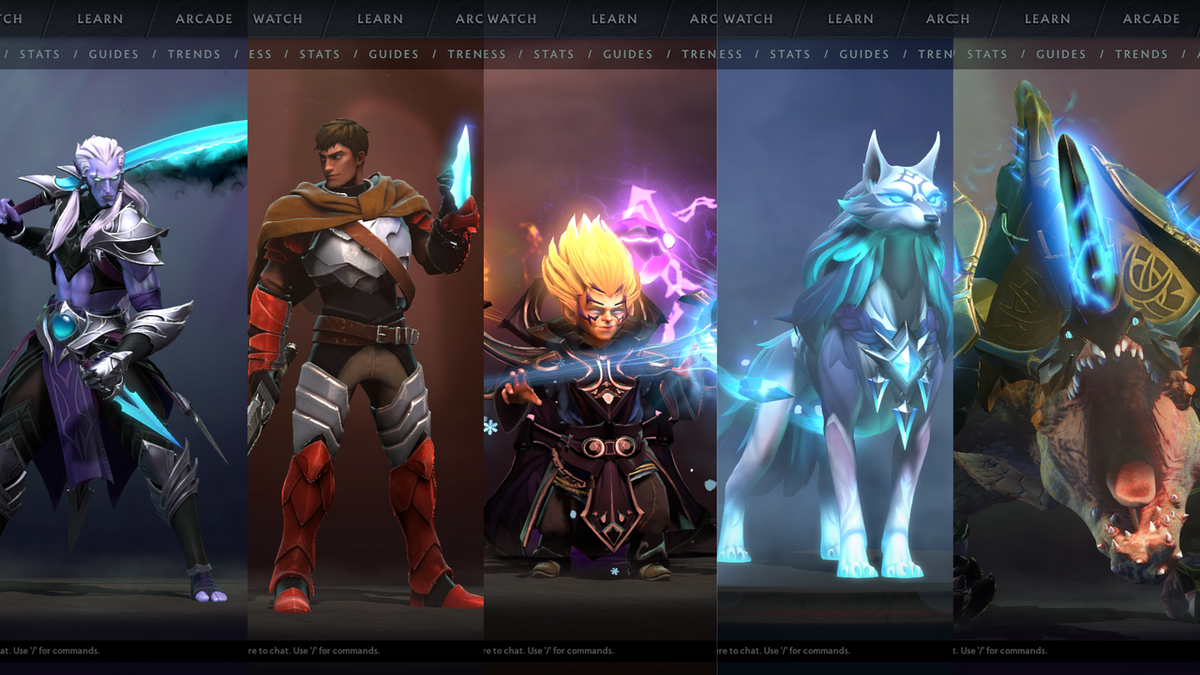Open STATS in the purple-skinned archer panel
This screenshot has width=1200, height=675.
point(40,54)
